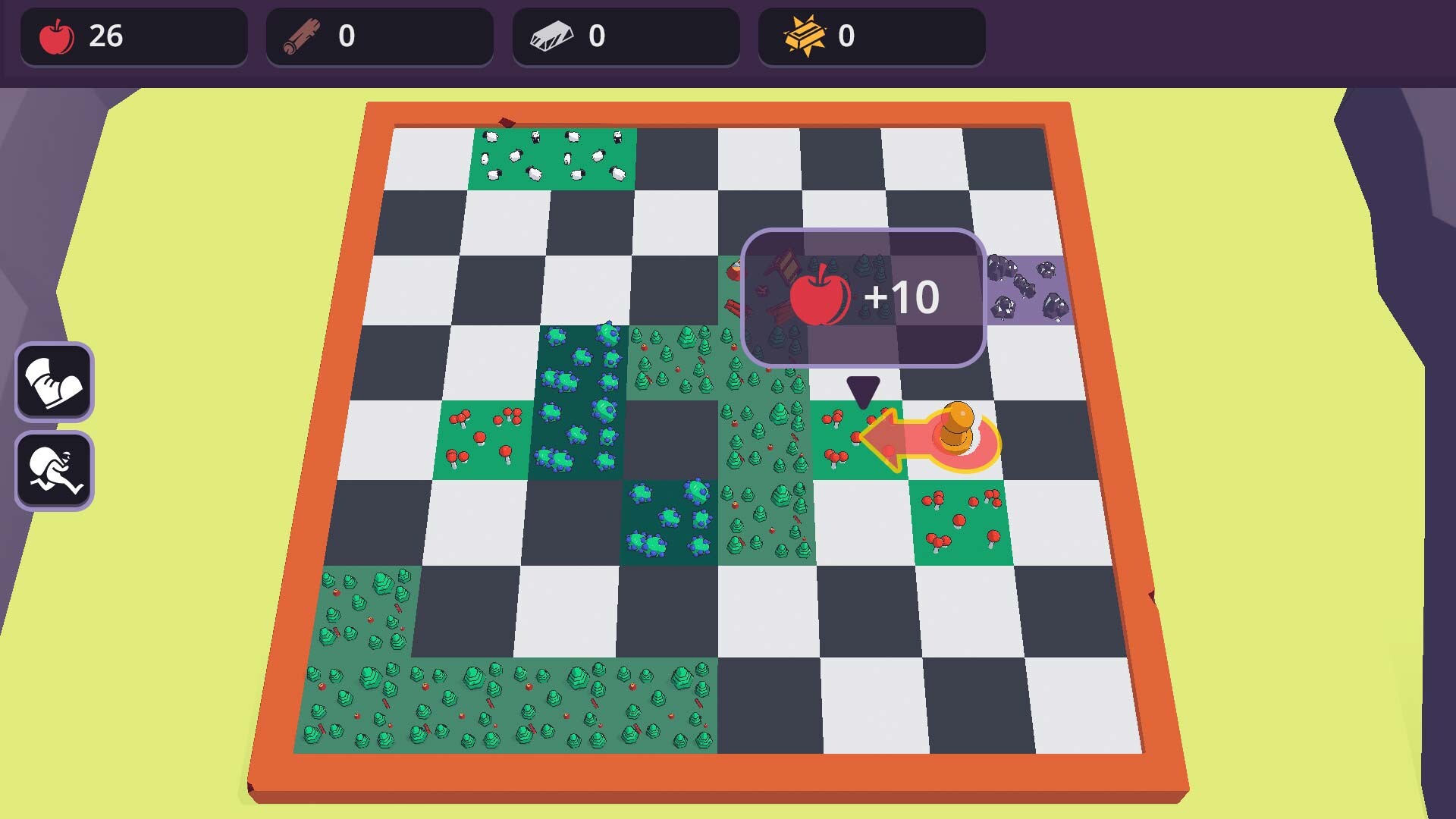Image resolution: width=1456 pixels, height=819 pixels.
Task: Select the boot movement ability icon
Action: pyautogui.click(x=53, y=382)
